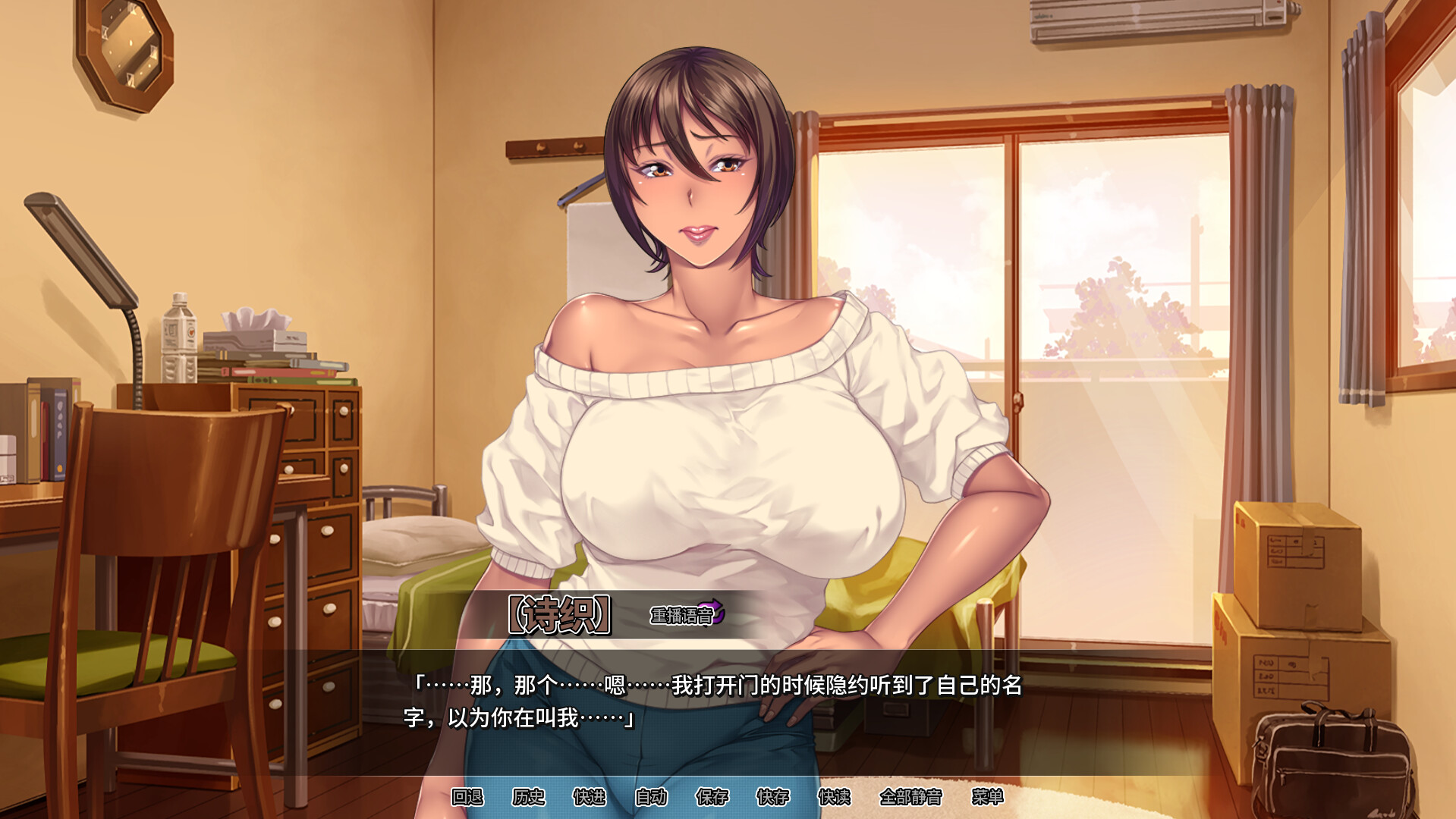Click 快进 to skip already-read text

592,799
